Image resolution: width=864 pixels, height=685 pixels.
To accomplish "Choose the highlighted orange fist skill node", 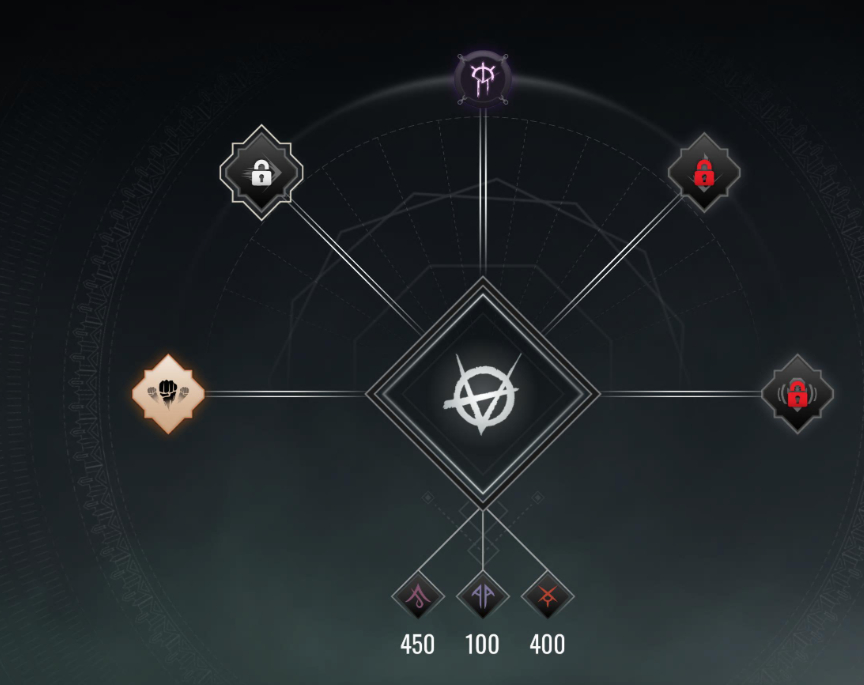I will pos(168,393).
